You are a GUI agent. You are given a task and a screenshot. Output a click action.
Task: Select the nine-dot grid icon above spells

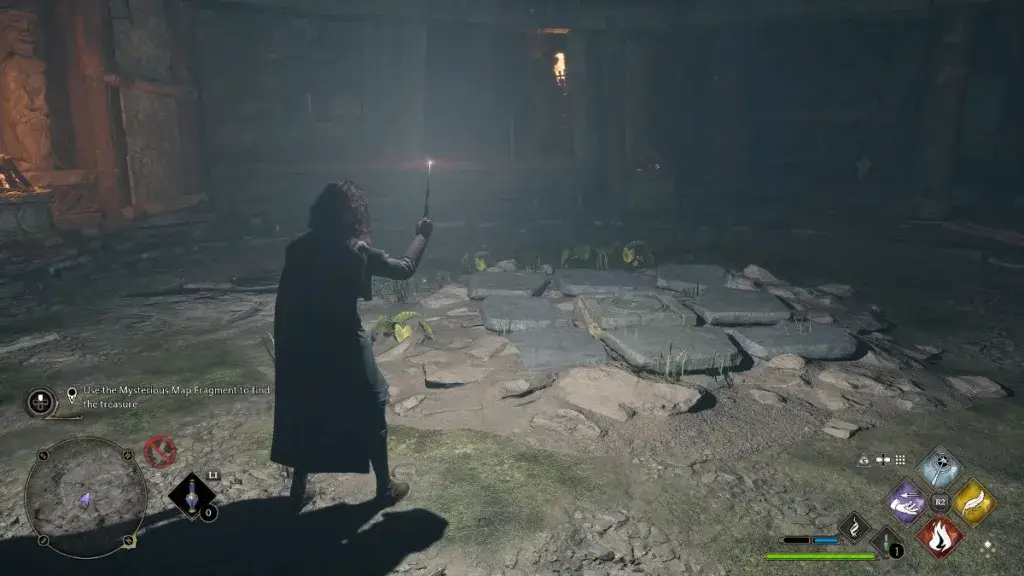pyautogui.click(x=900, y=460)
